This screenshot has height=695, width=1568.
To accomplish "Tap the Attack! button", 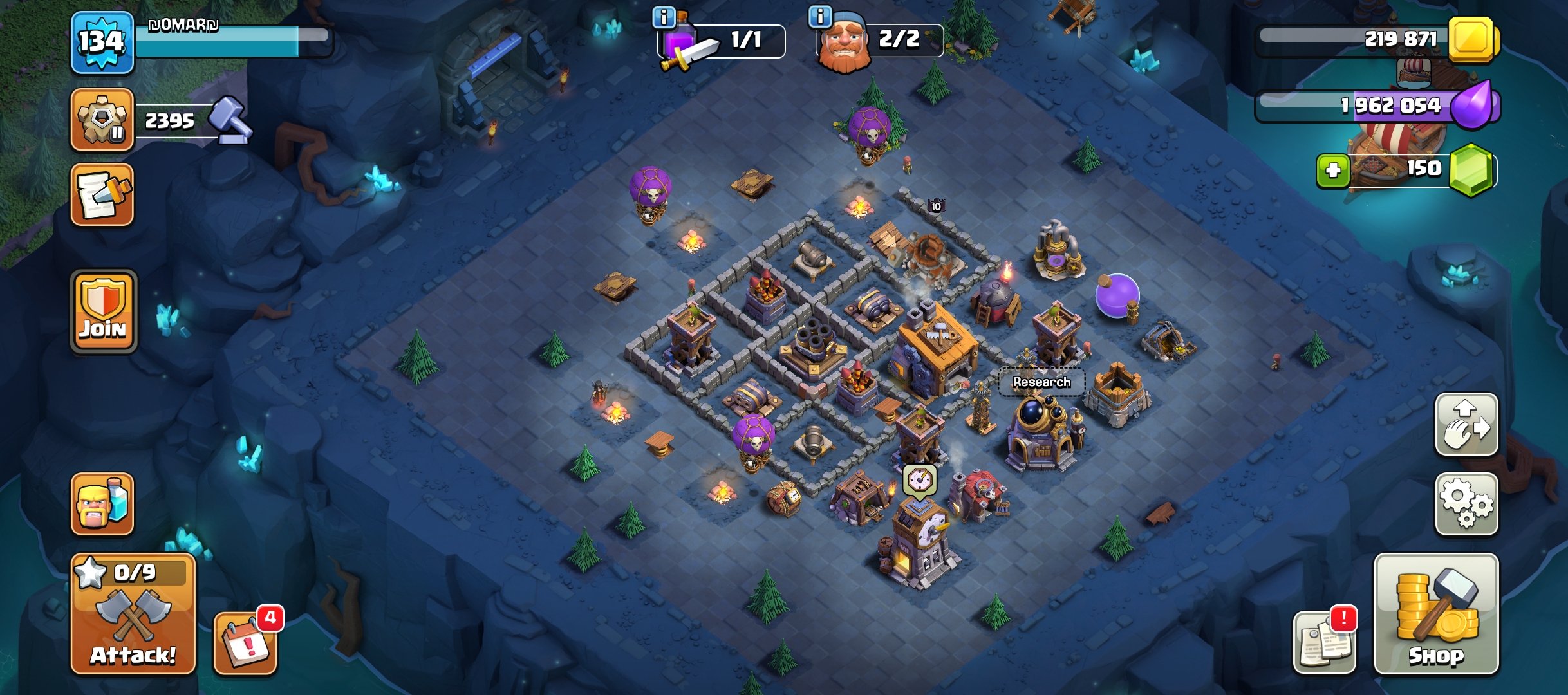I will (x=133, y=615).
